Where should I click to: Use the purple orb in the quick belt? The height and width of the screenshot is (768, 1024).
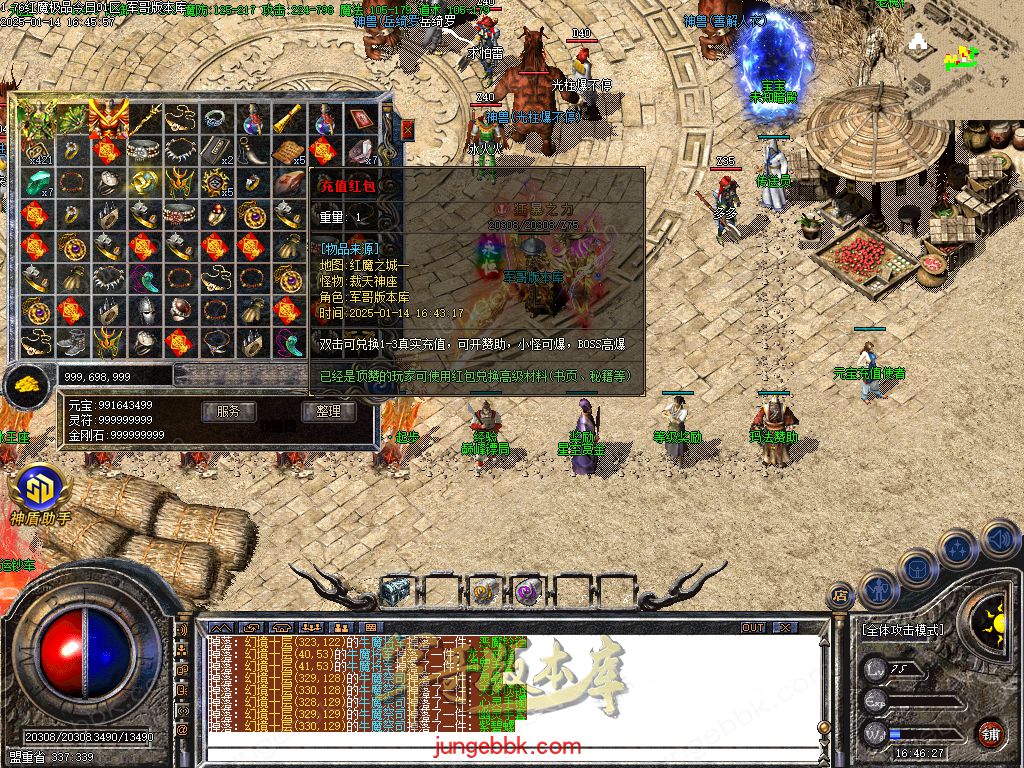coord(527,592)
